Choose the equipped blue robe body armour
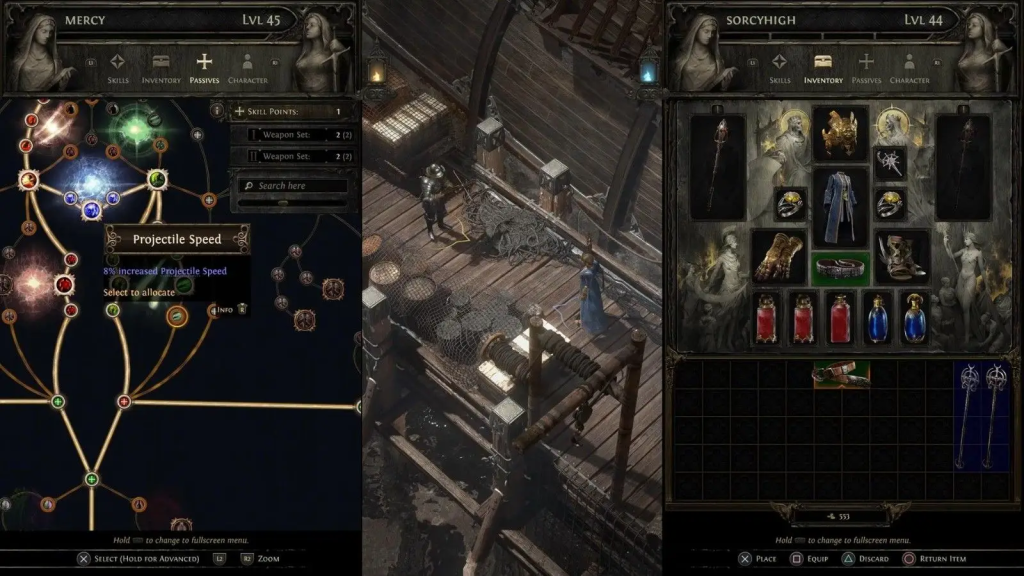The image size is (1024, 576). point(839,207)
